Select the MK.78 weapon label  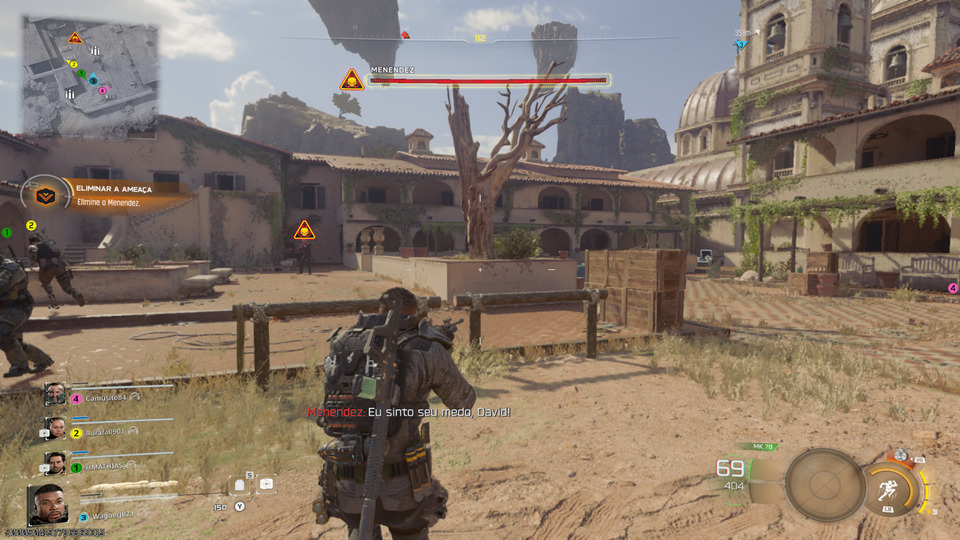[764, 446]
